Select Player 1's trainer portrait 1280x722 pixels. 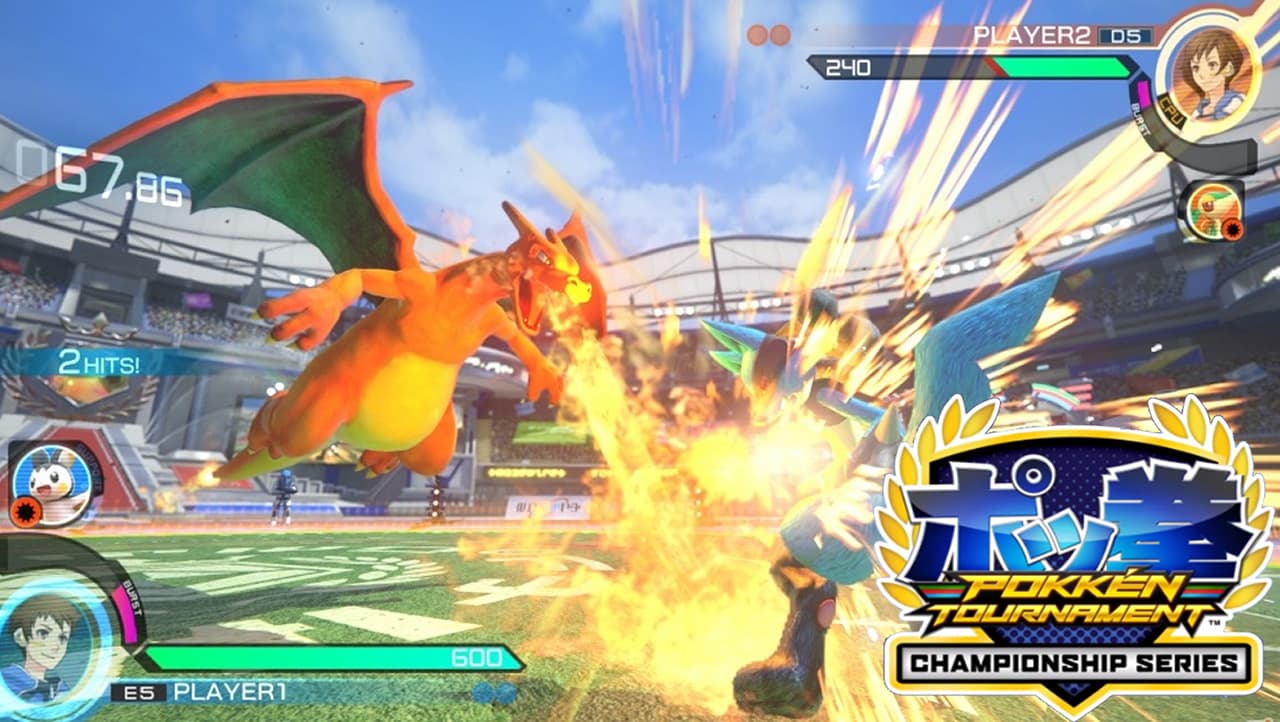coord(48,638)
